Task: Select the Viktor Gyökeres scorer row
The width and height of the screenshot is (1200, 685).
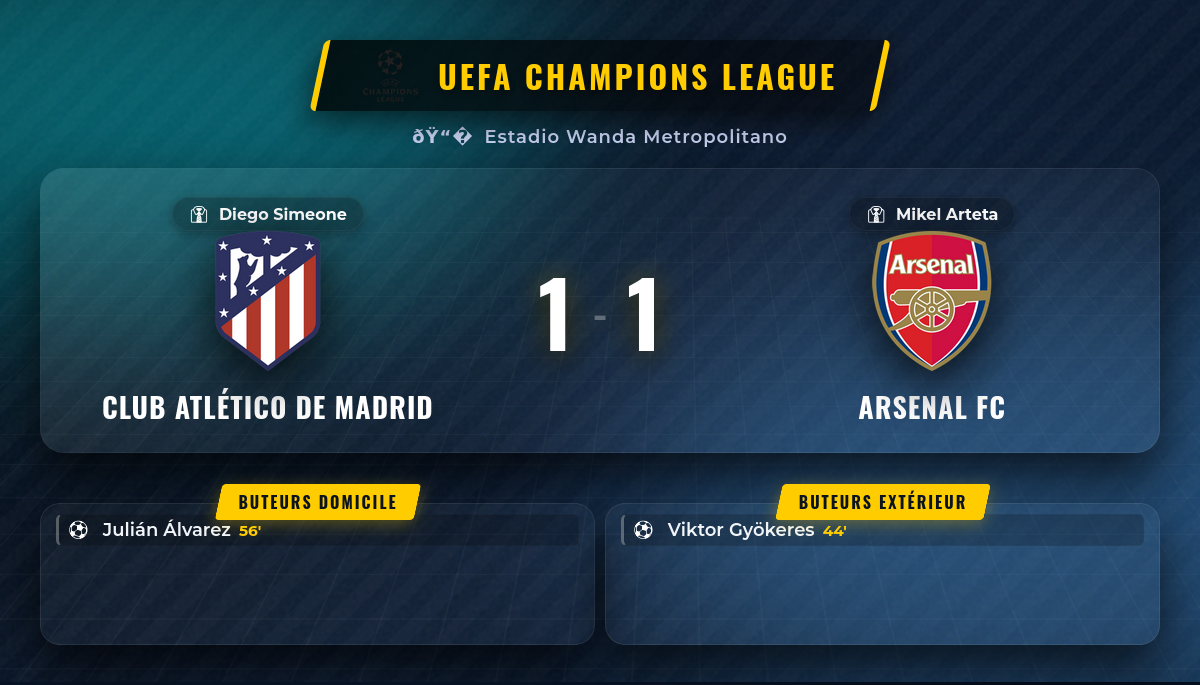Action: point(882,530)
